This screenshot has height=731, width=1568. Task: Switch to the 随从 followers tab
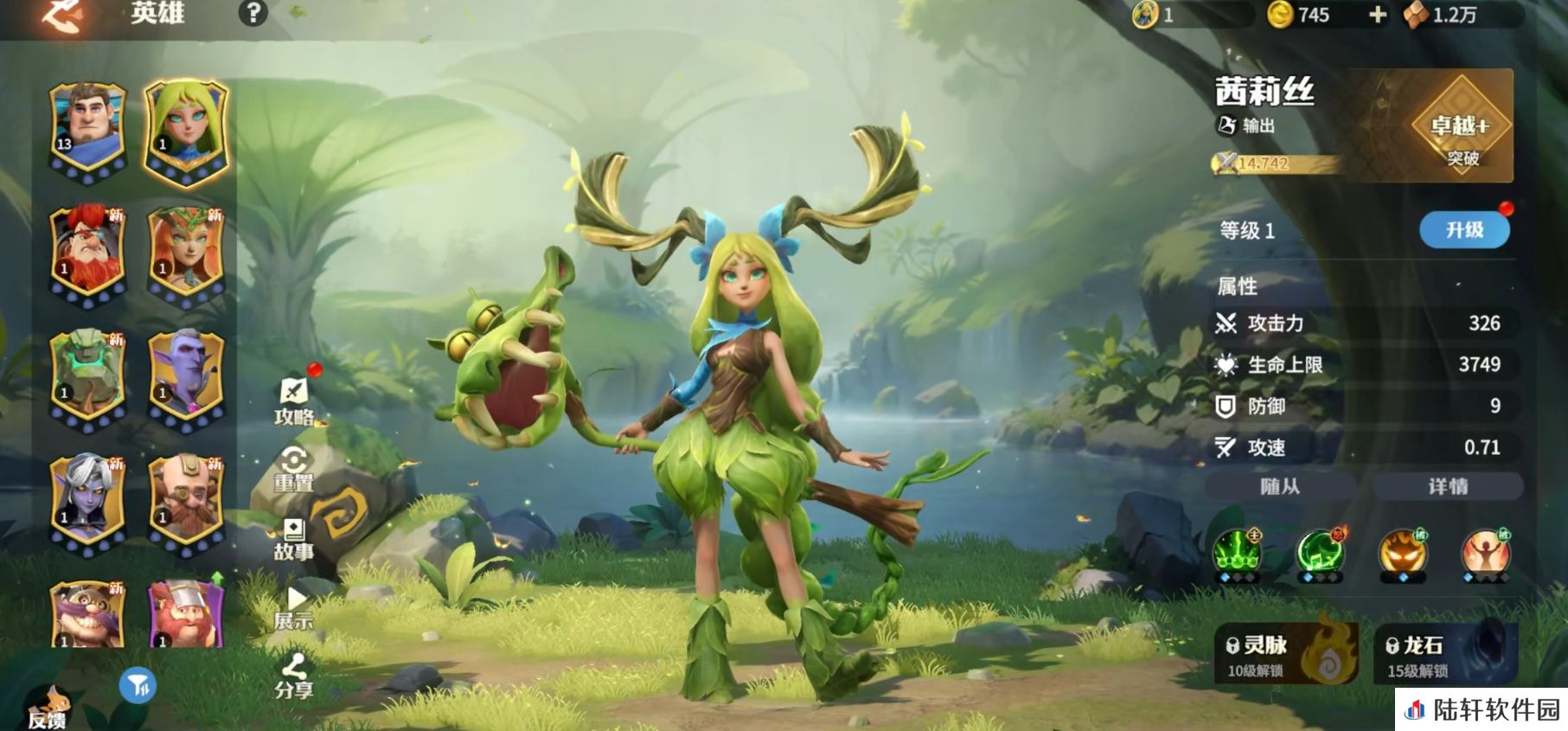point(1280,486)
